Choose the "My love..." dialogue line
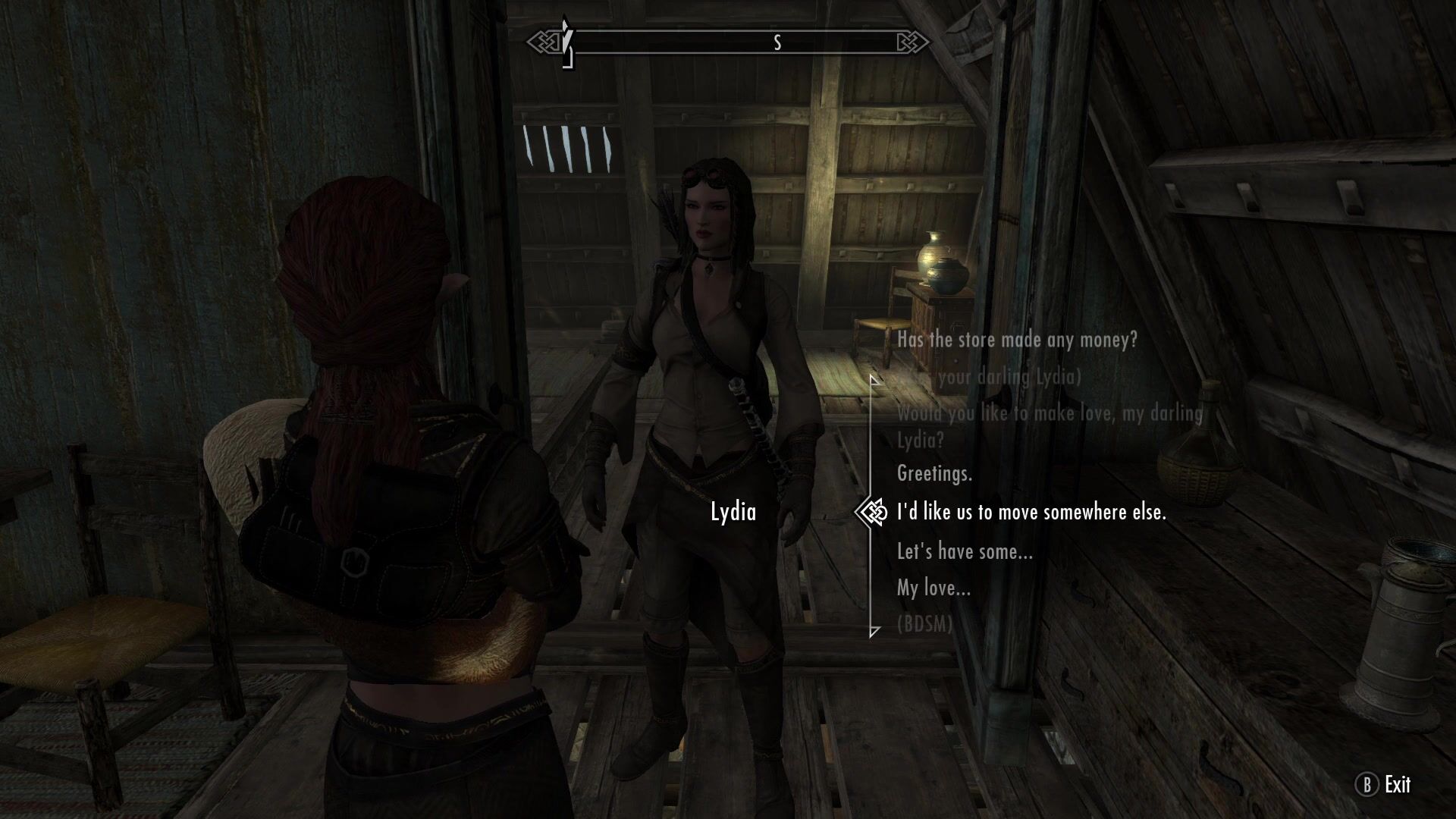 coord(934,588)
